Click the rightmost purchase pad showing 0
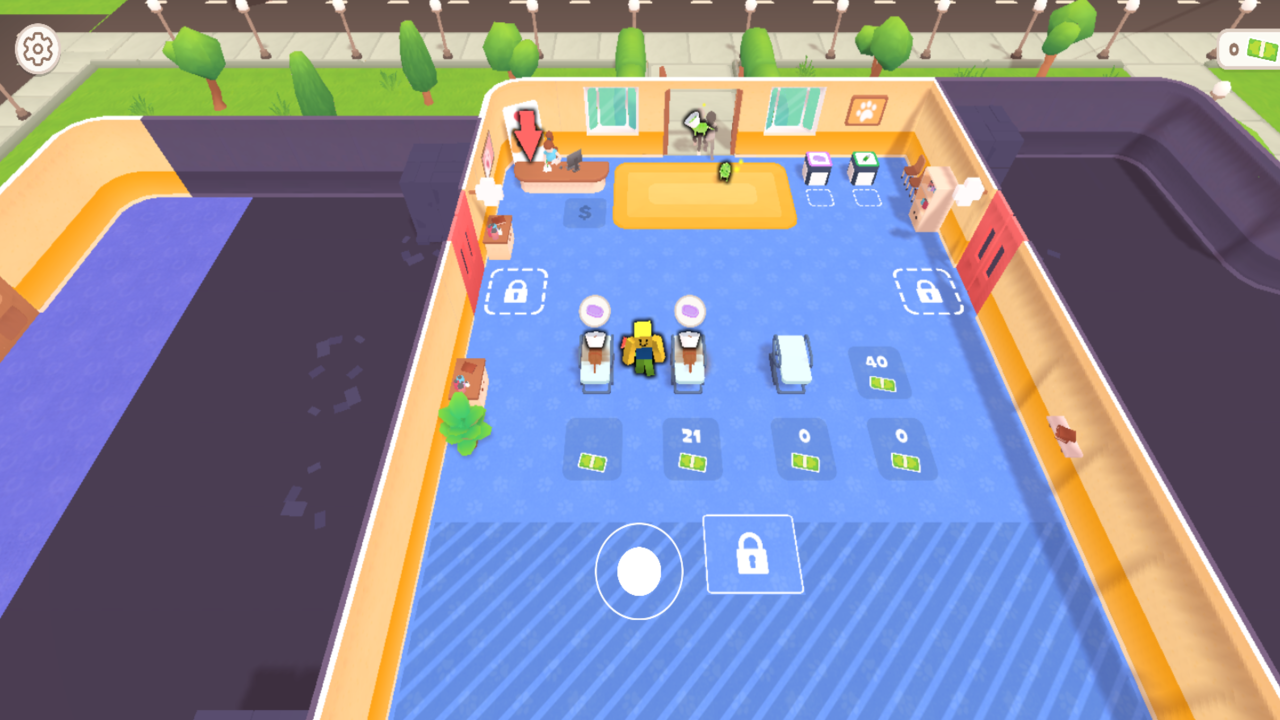Image resolution: width=1280 pixels, height=720 pixels. coord(902,450)
